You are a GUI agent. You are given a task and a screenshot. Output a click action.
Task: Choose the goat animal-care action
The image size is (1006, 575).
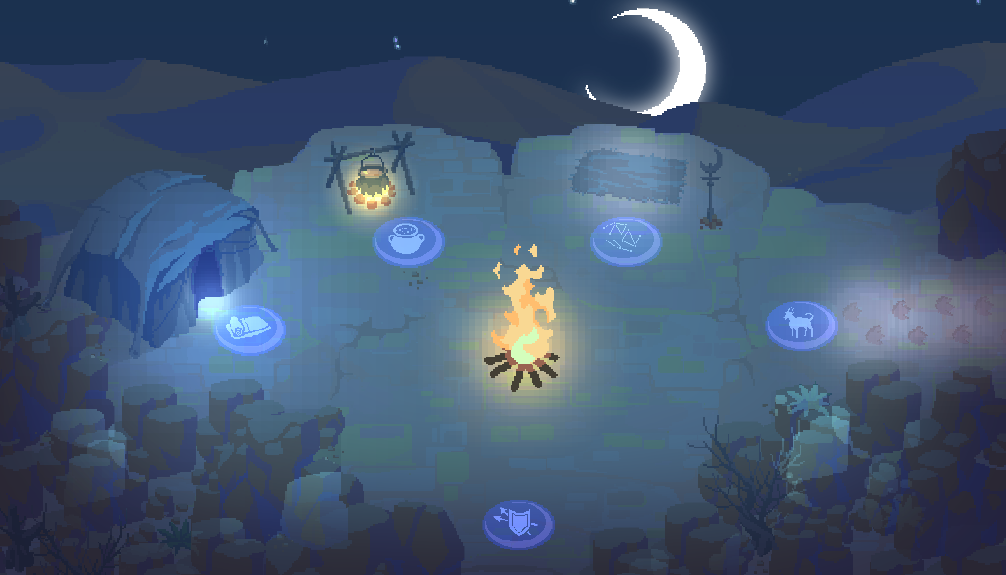801,325
